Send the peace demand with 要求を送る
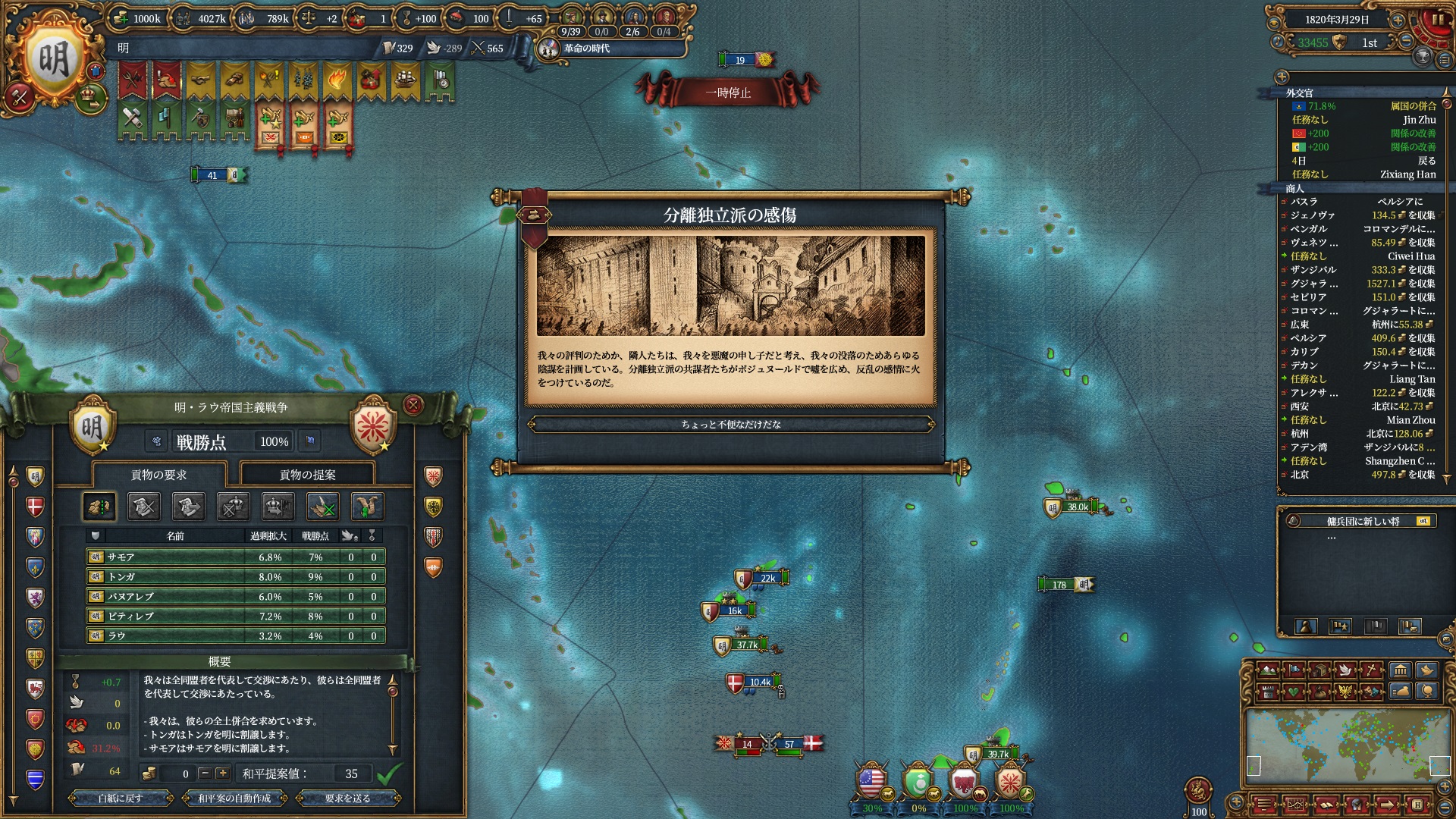 (347, 799)
